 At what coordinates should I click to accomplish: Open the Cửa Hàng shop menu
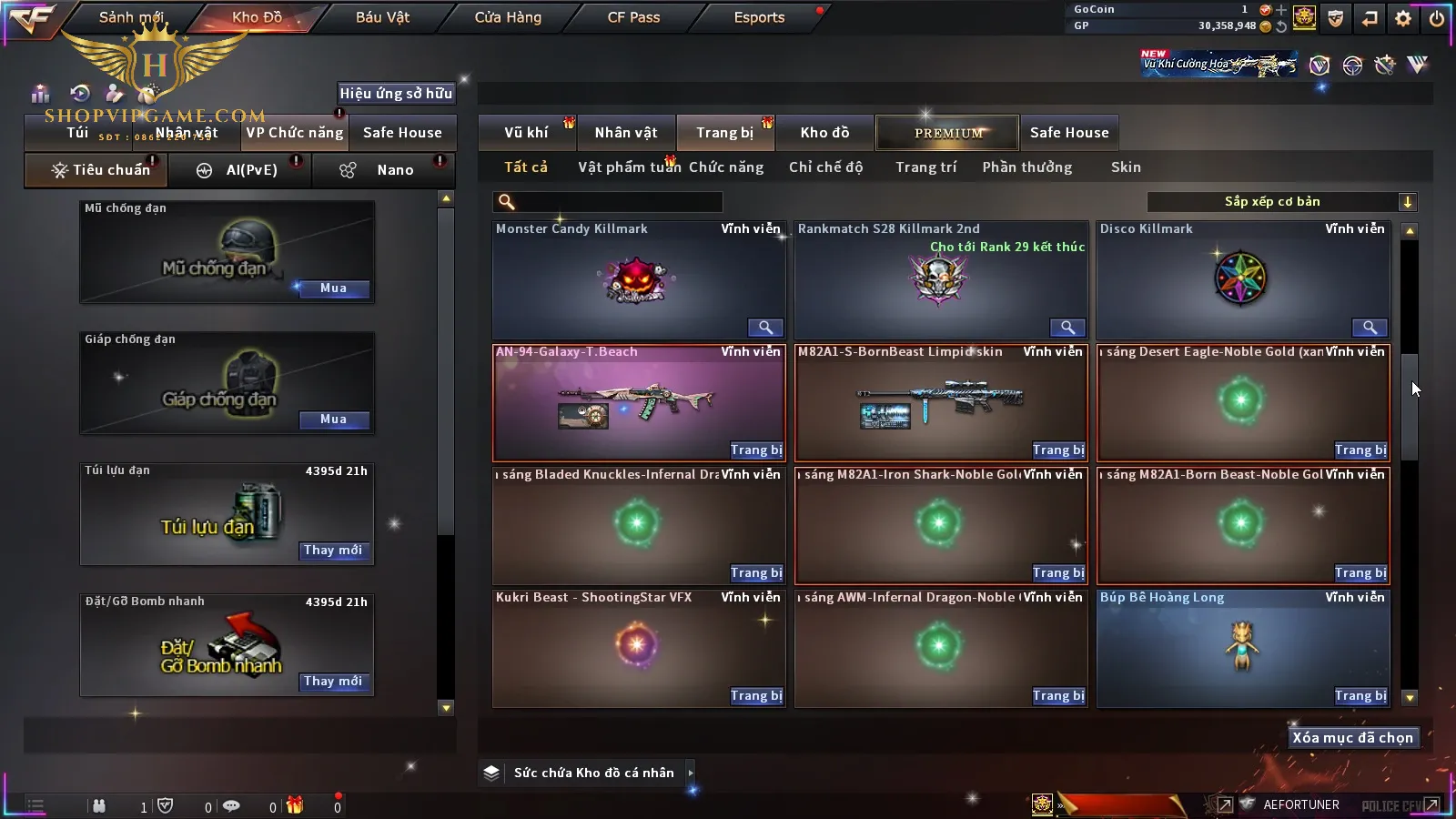click(x=508, y=17)
